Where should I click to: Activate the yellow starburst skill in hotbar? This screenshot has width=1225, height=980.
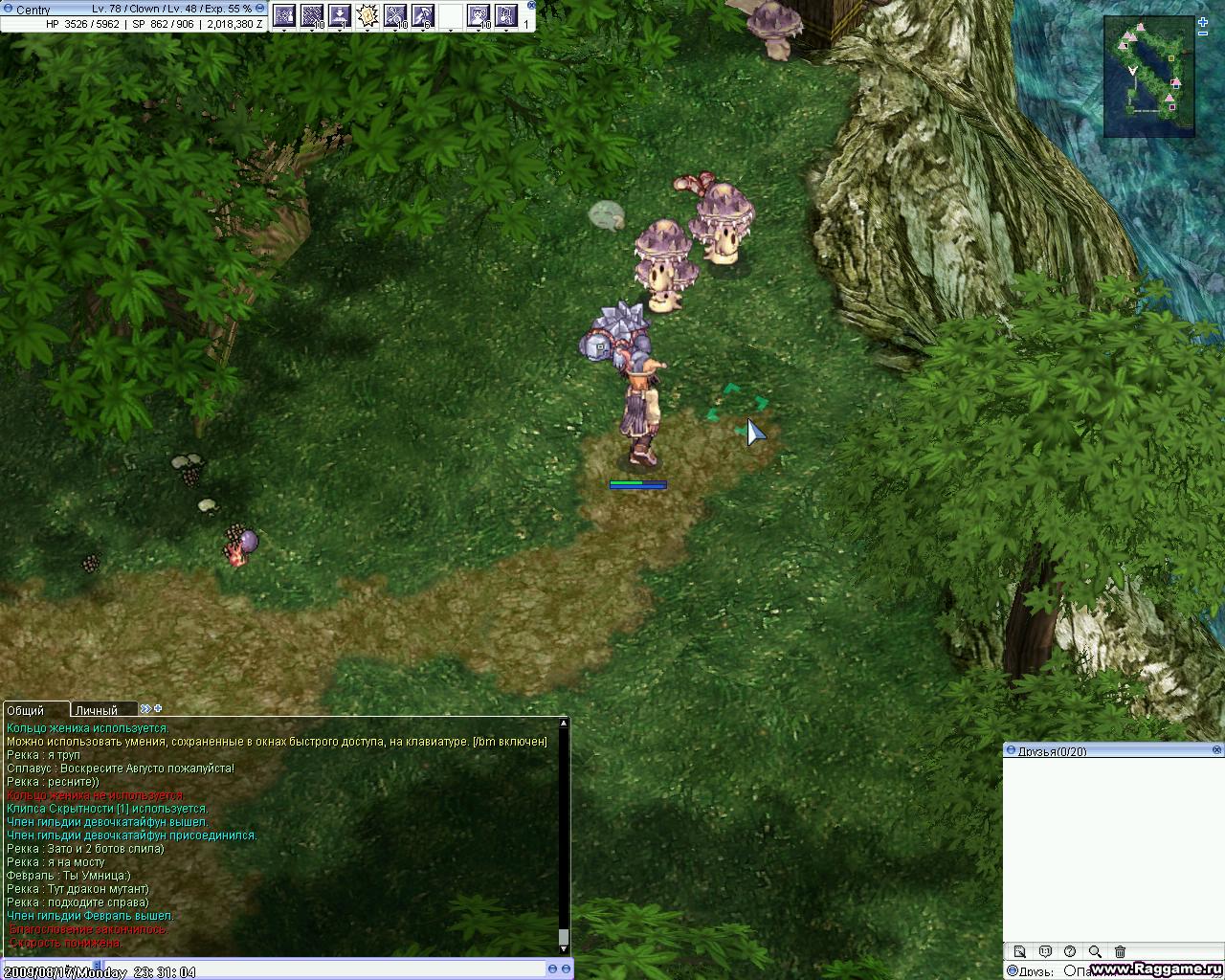click(367, 15)
